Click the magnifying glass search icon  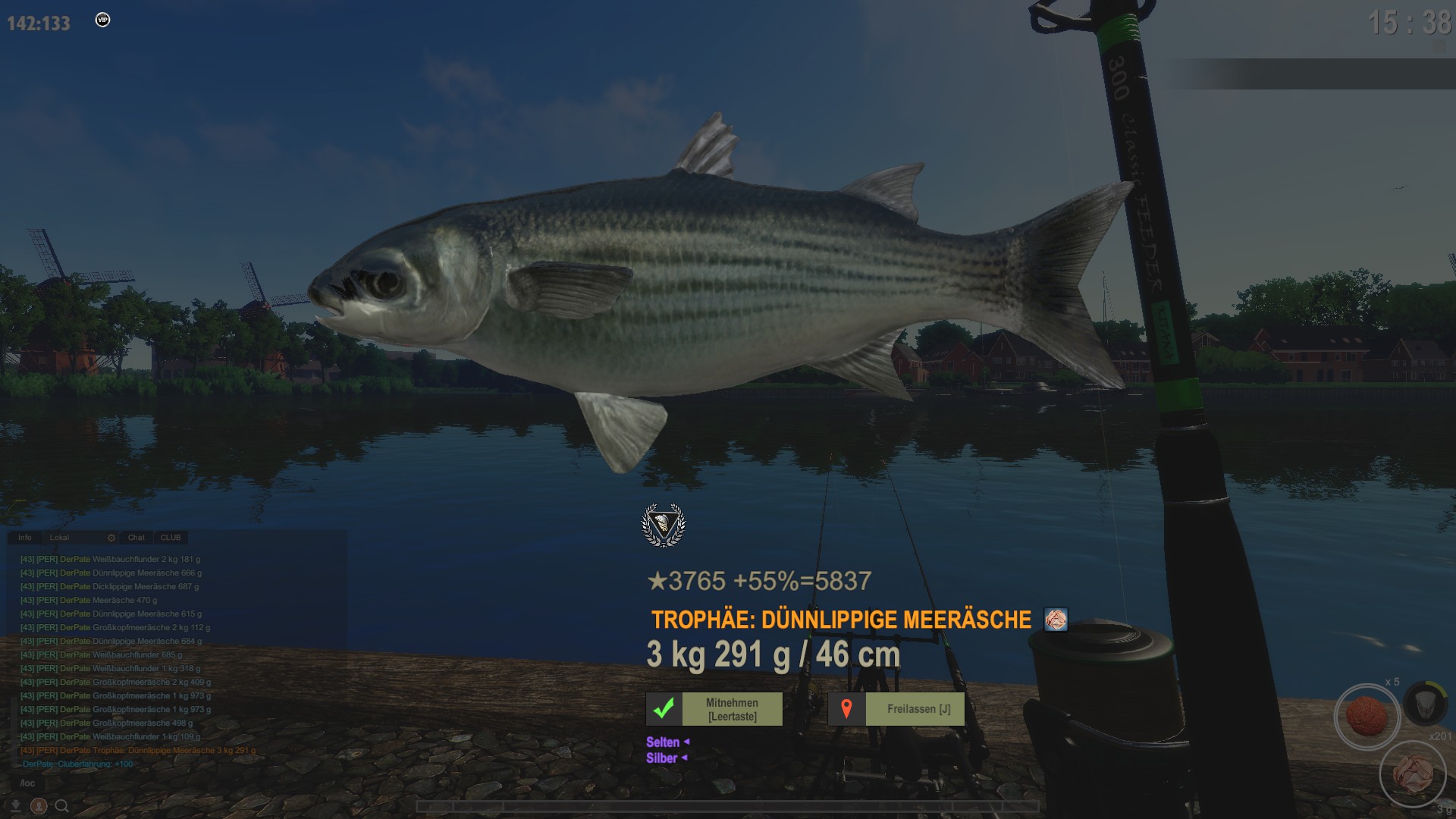click(x=62, y=806)
